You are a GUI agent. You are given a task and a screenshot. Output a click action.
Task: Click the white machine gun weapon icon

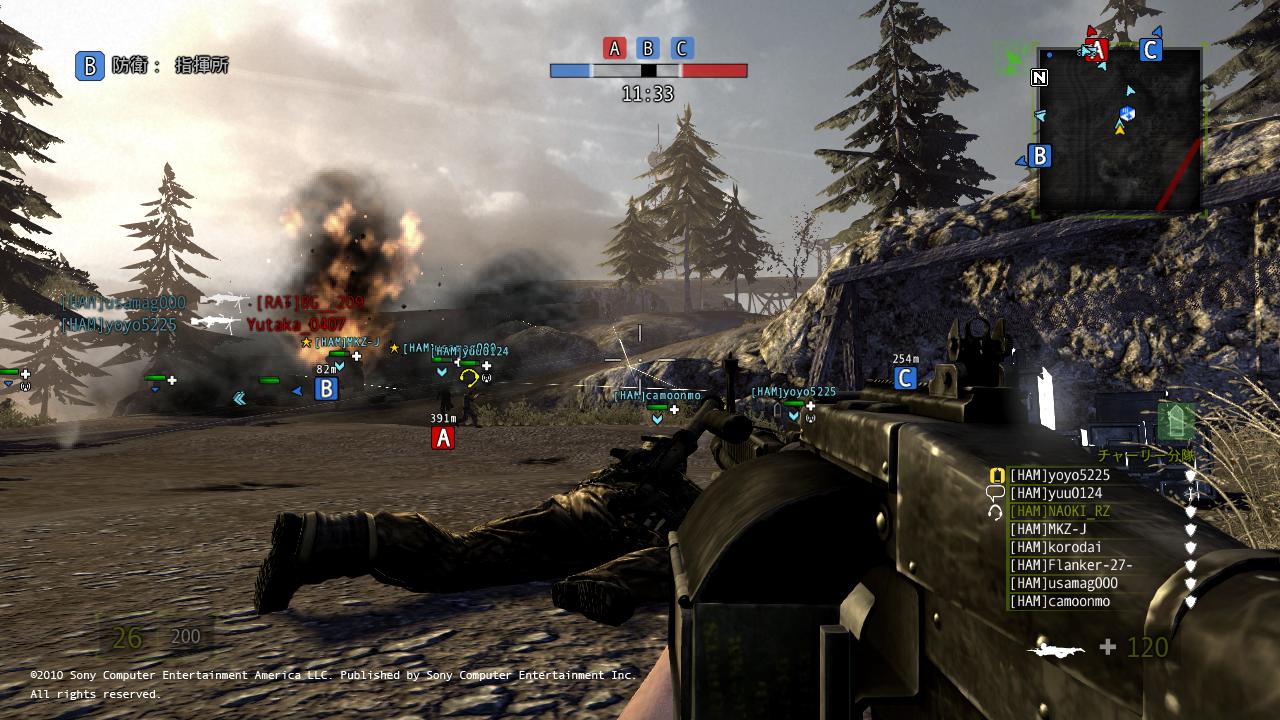(1056, 649)
